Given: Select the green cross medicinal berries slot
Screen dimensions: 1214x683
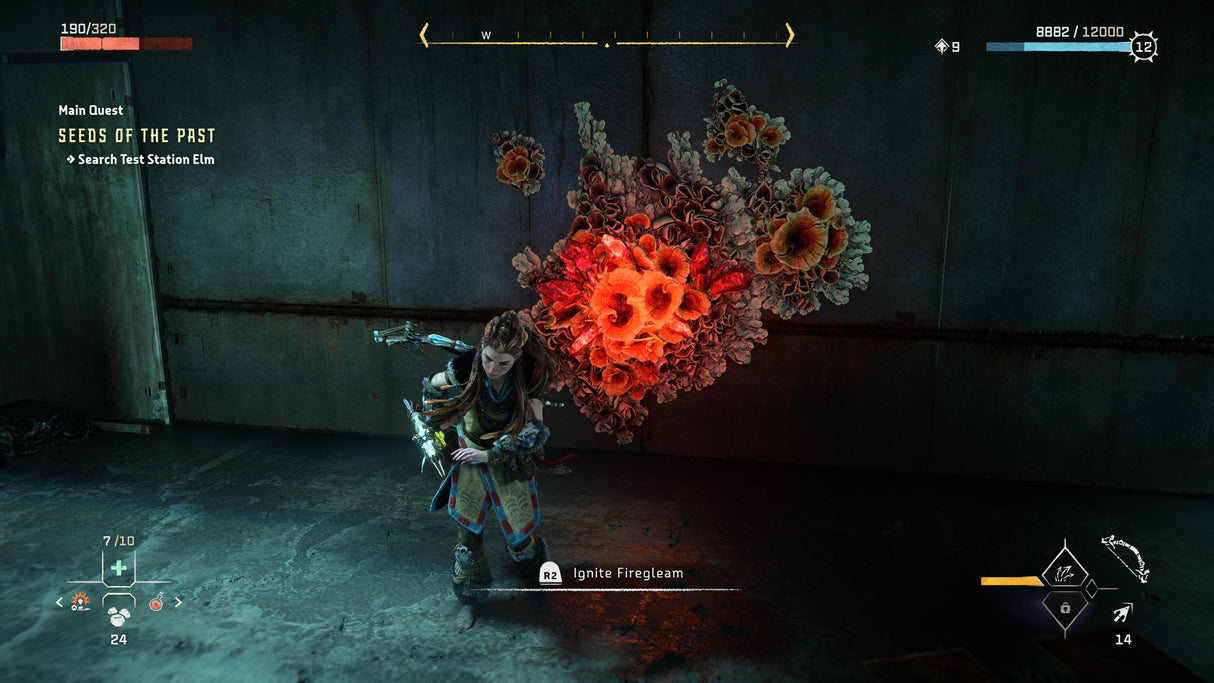Looking at the screenshot, I should click(118, 567).
